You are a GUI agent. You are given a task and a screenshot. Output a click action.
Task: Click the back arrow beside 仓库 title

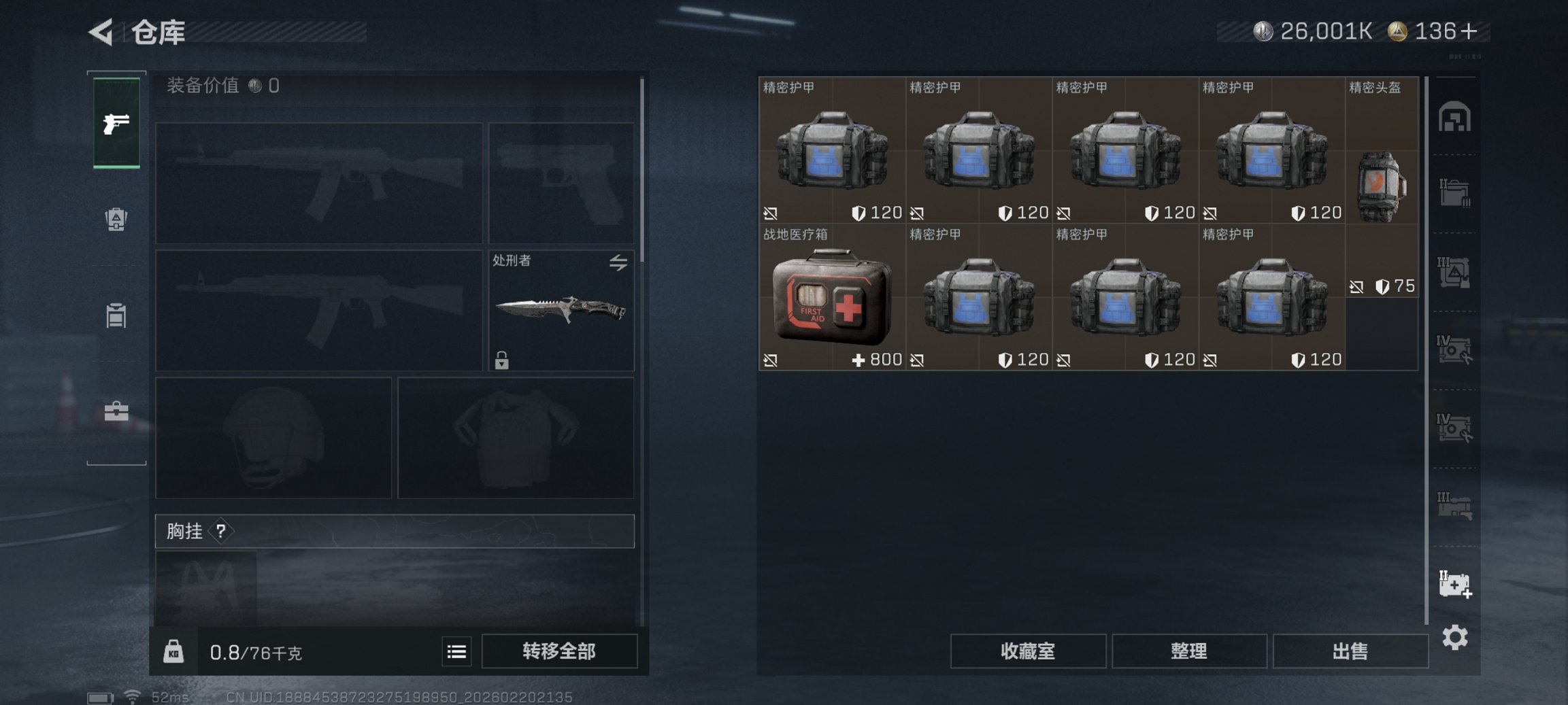101,33
